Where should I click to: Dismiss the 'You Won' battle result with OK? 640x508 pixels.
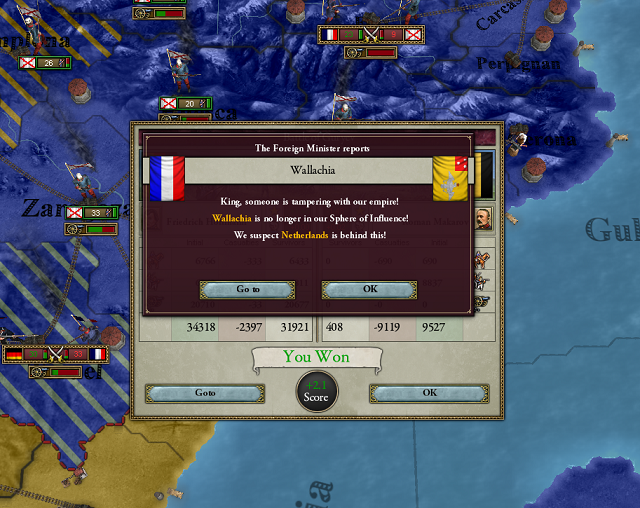point(429,393)
